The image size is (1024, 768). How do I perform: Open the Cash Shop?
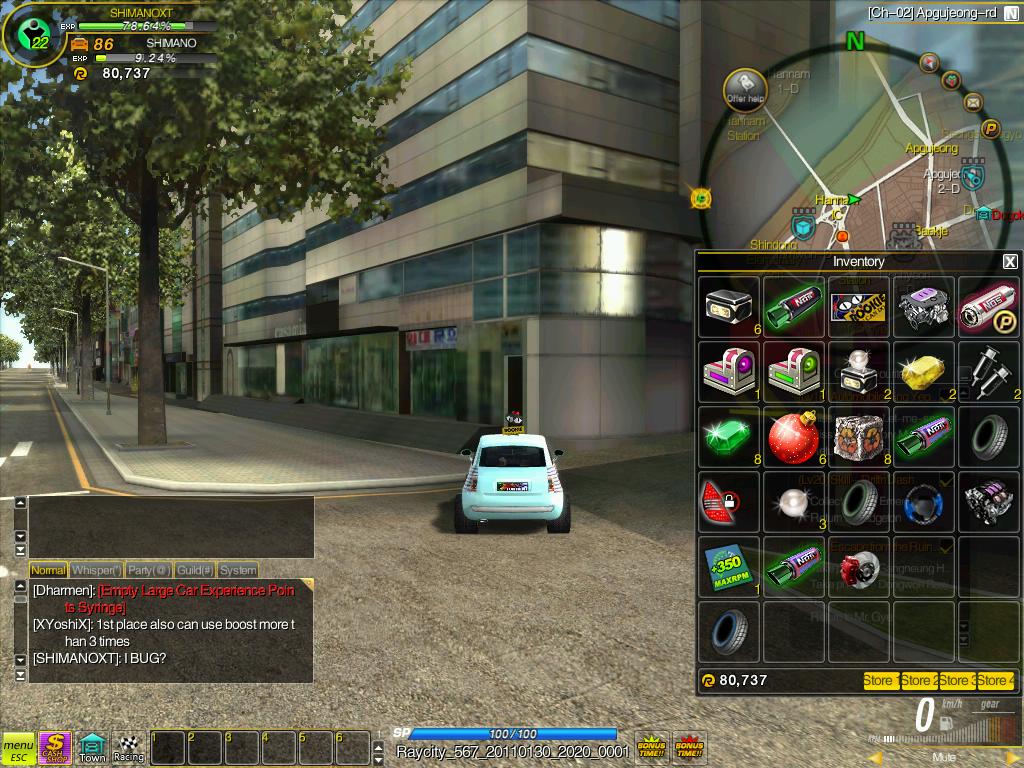[55, 746]
